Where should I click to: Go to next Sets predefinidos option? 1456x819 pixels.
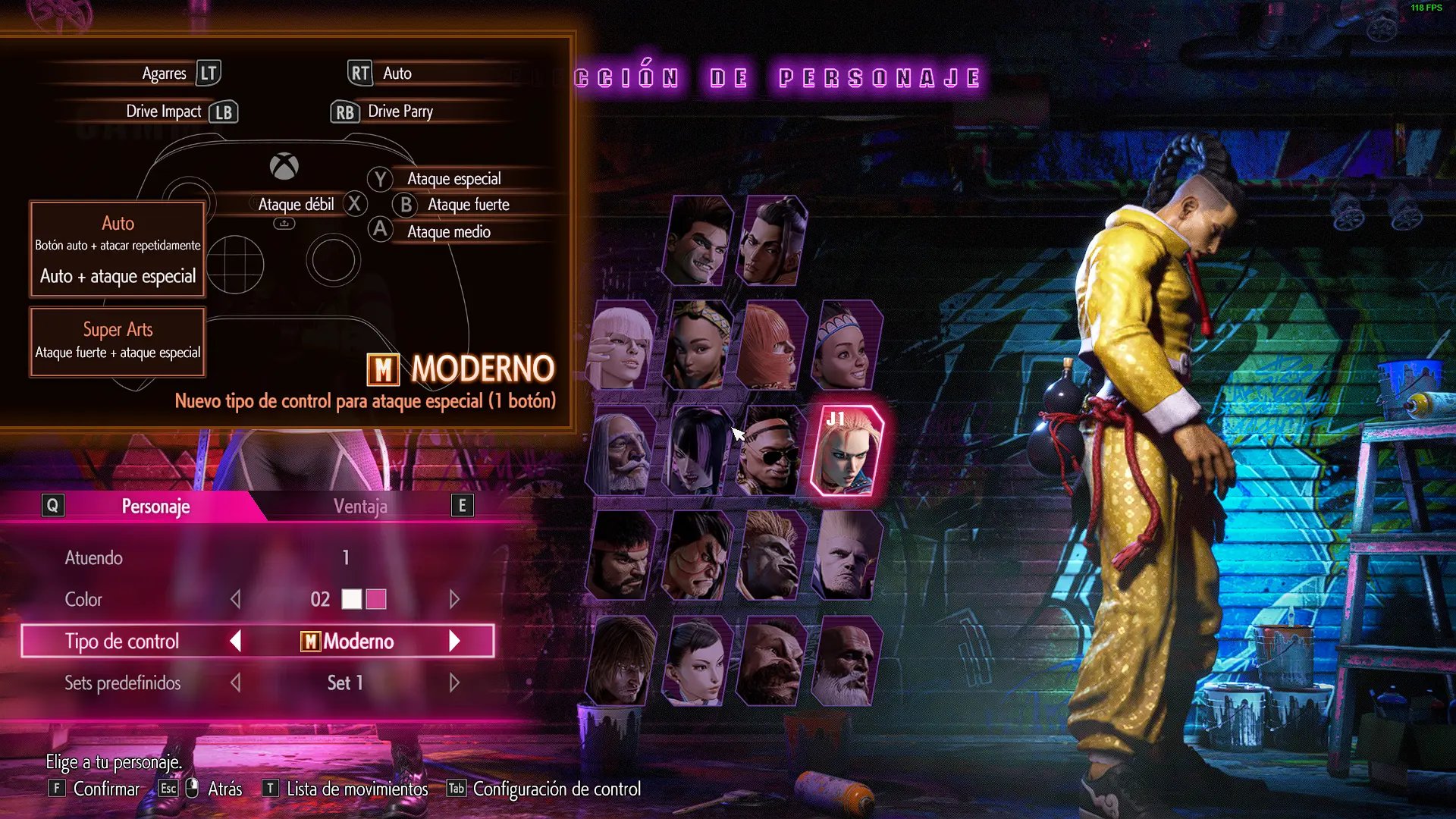[454, 683]
